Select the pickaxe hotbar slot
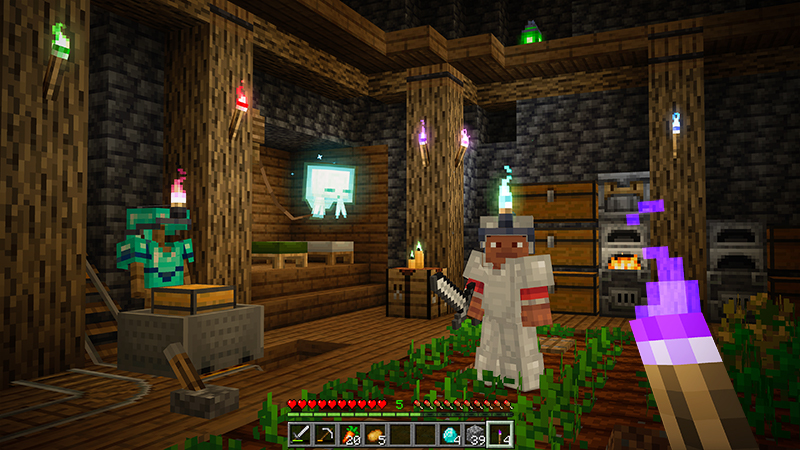 tap(326, 434)
